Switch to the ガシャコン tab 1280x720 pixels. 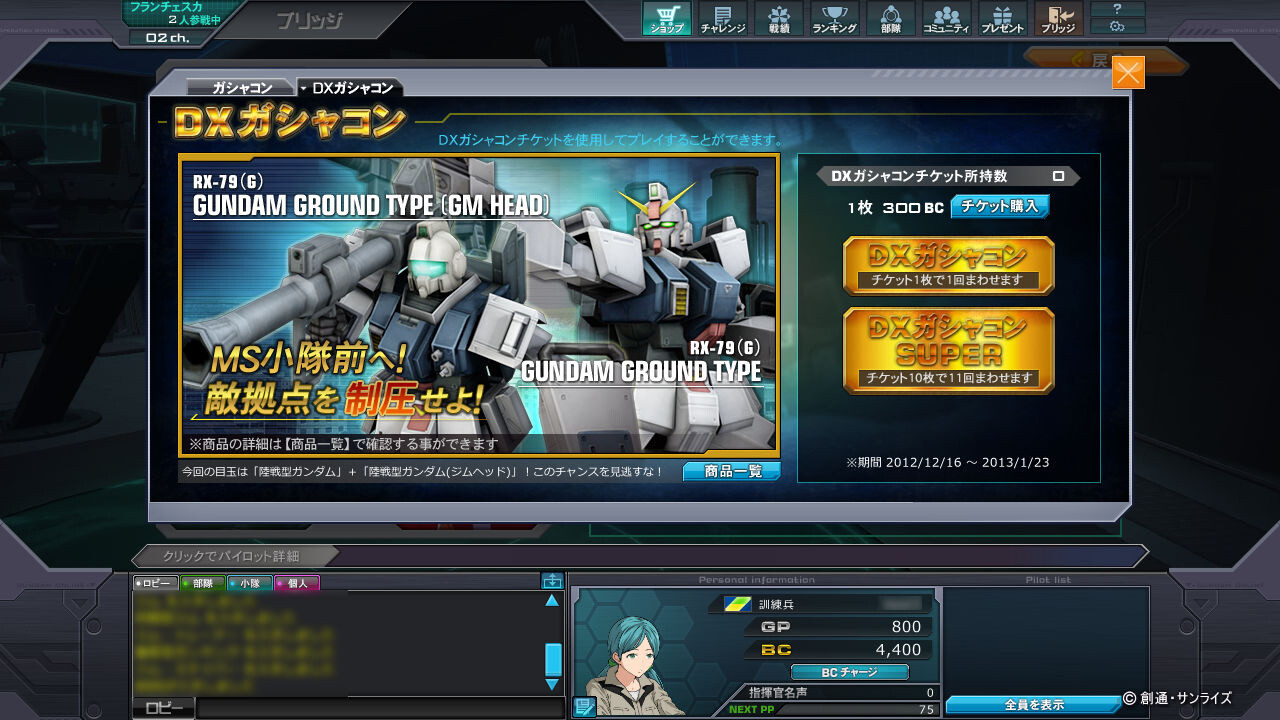pos(242,87)
